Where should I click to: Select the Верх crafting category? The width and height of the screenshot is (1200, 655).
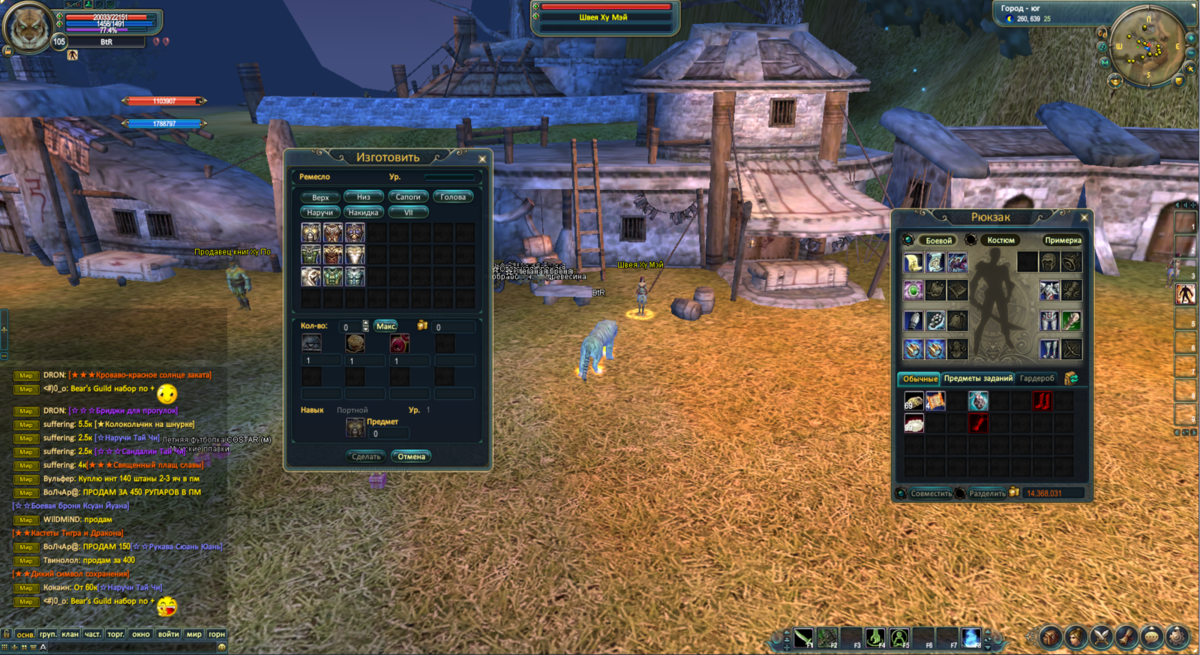point(320,197)
